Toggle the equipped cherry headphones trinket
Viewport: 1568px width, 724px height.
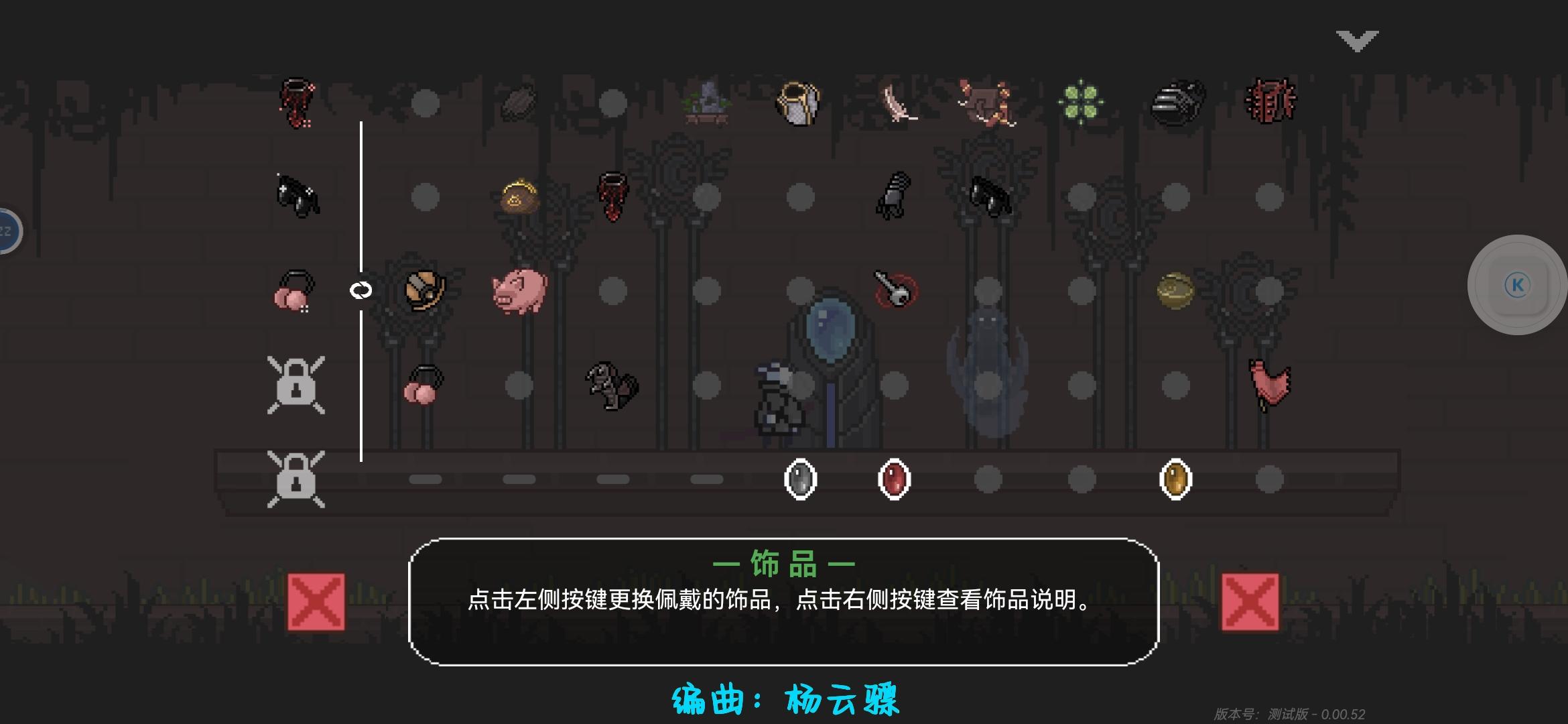click(295, 292)
